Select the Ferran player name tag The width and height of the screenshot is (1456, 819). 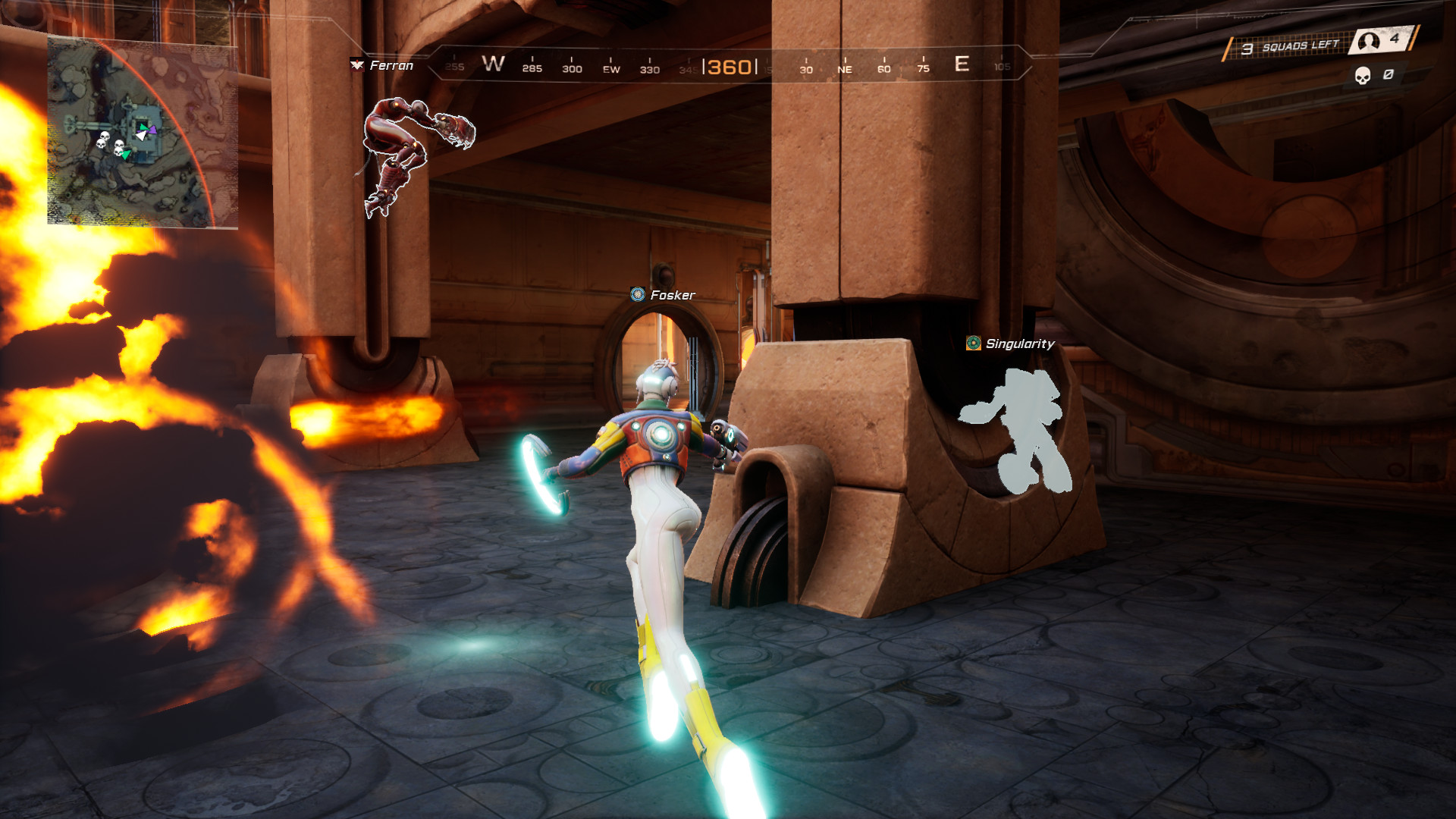[x=383, y=66]
